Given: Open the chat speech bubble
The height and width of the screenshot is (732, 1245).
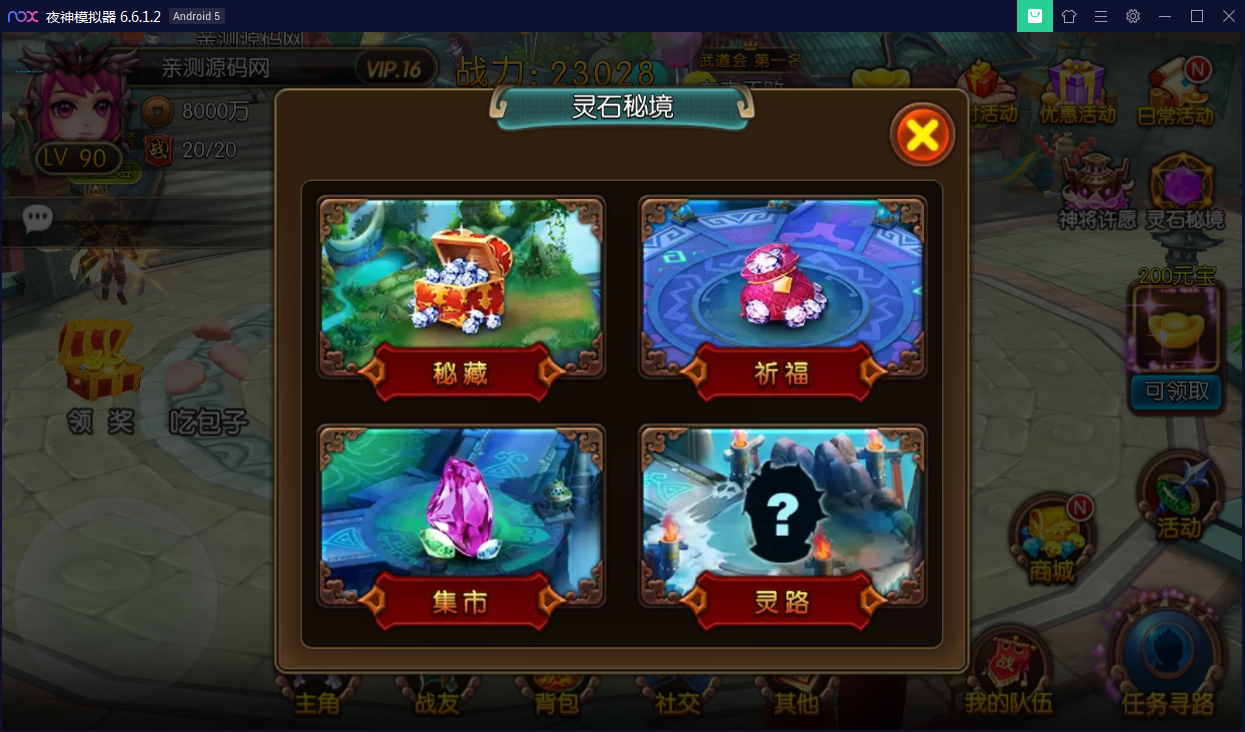Looking at the screenshot, I should [x=38, y=218].
